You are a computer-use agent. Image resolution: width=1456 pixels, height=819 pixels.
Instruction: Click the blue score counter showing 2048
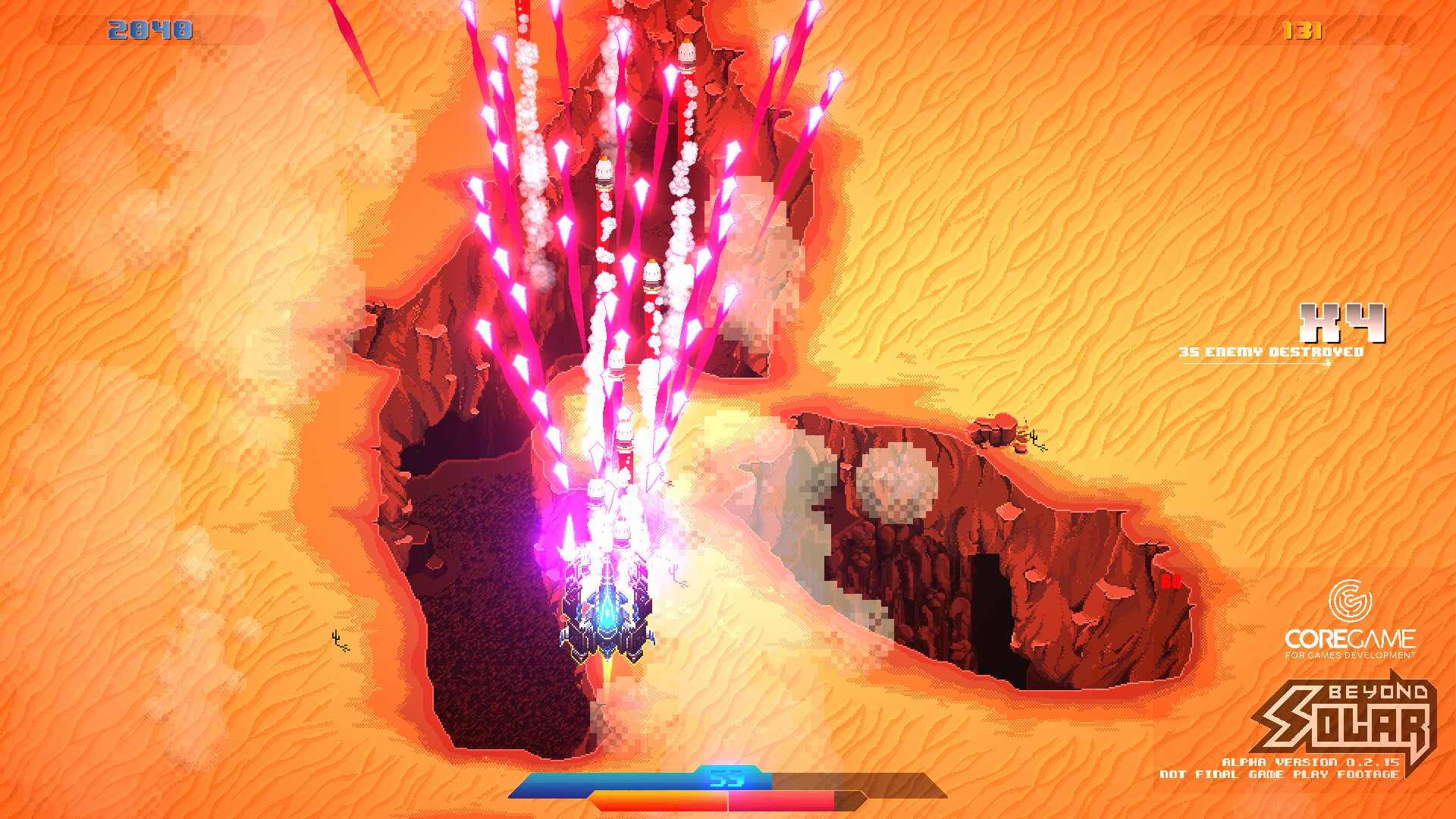click(149, 30)
